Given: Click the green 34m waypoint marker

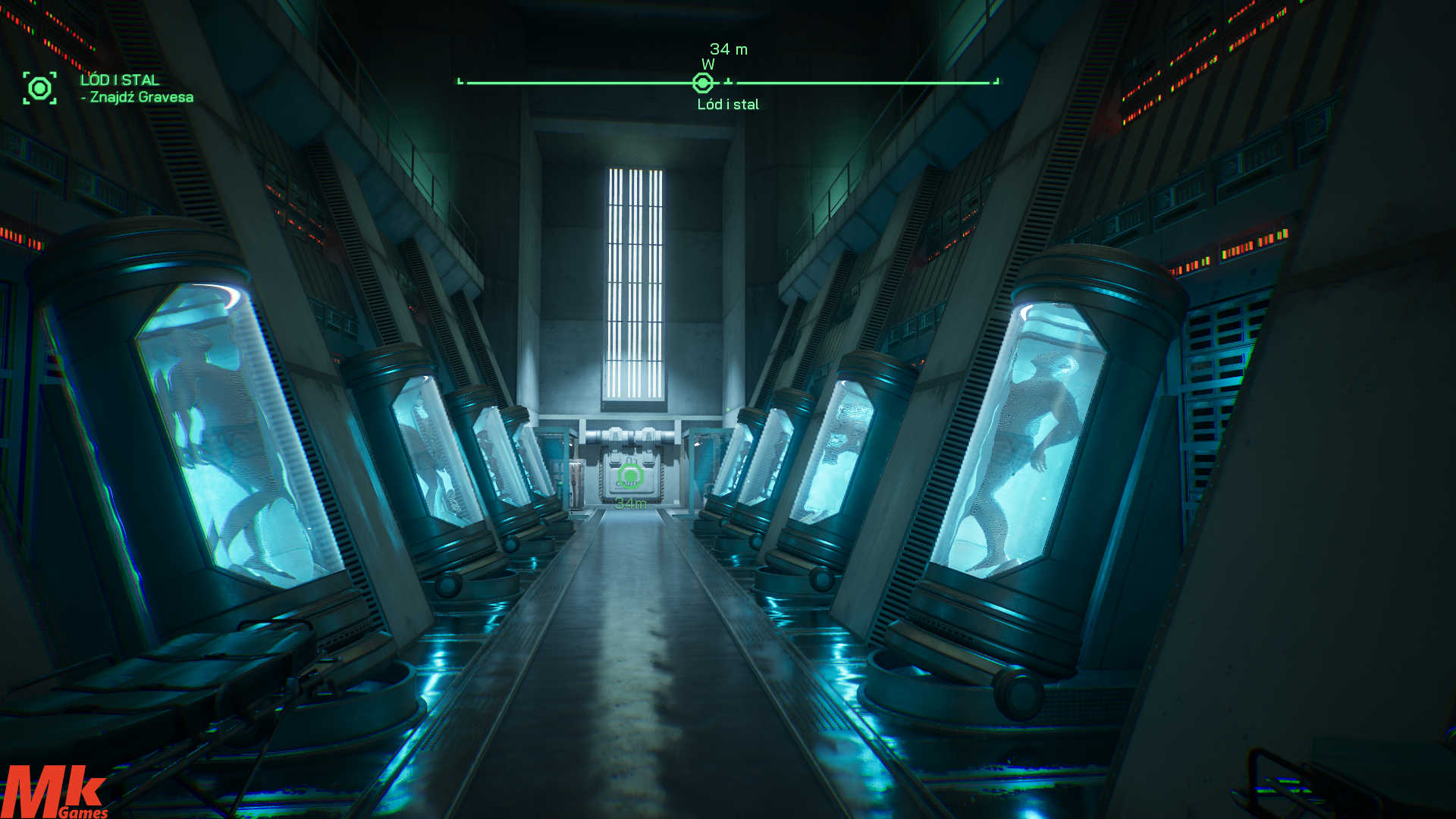Looking at the screenshot, I should point(630,477).
